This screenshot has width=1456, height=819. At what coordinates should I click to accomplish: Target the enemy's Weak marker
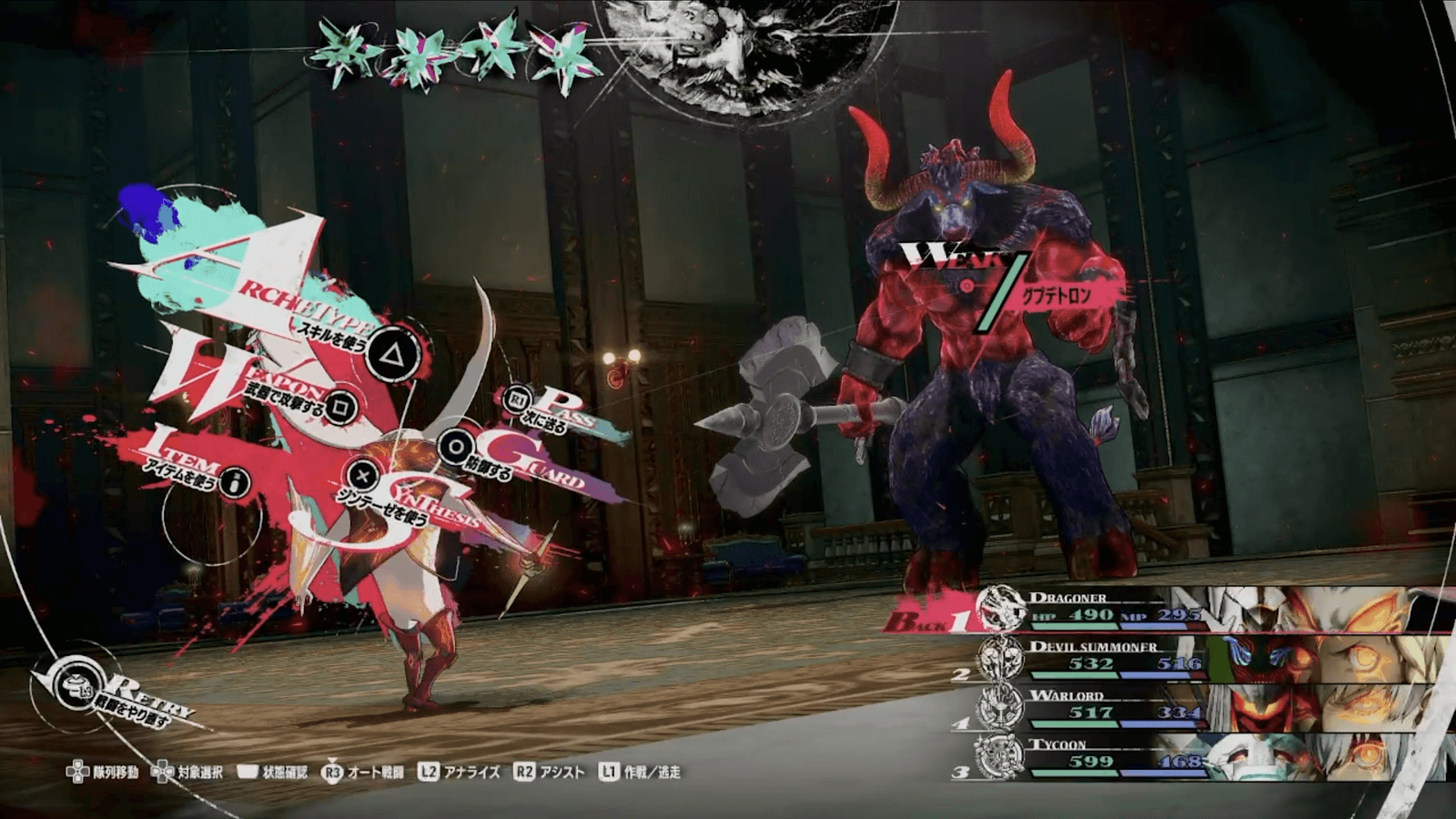(966, 284)
